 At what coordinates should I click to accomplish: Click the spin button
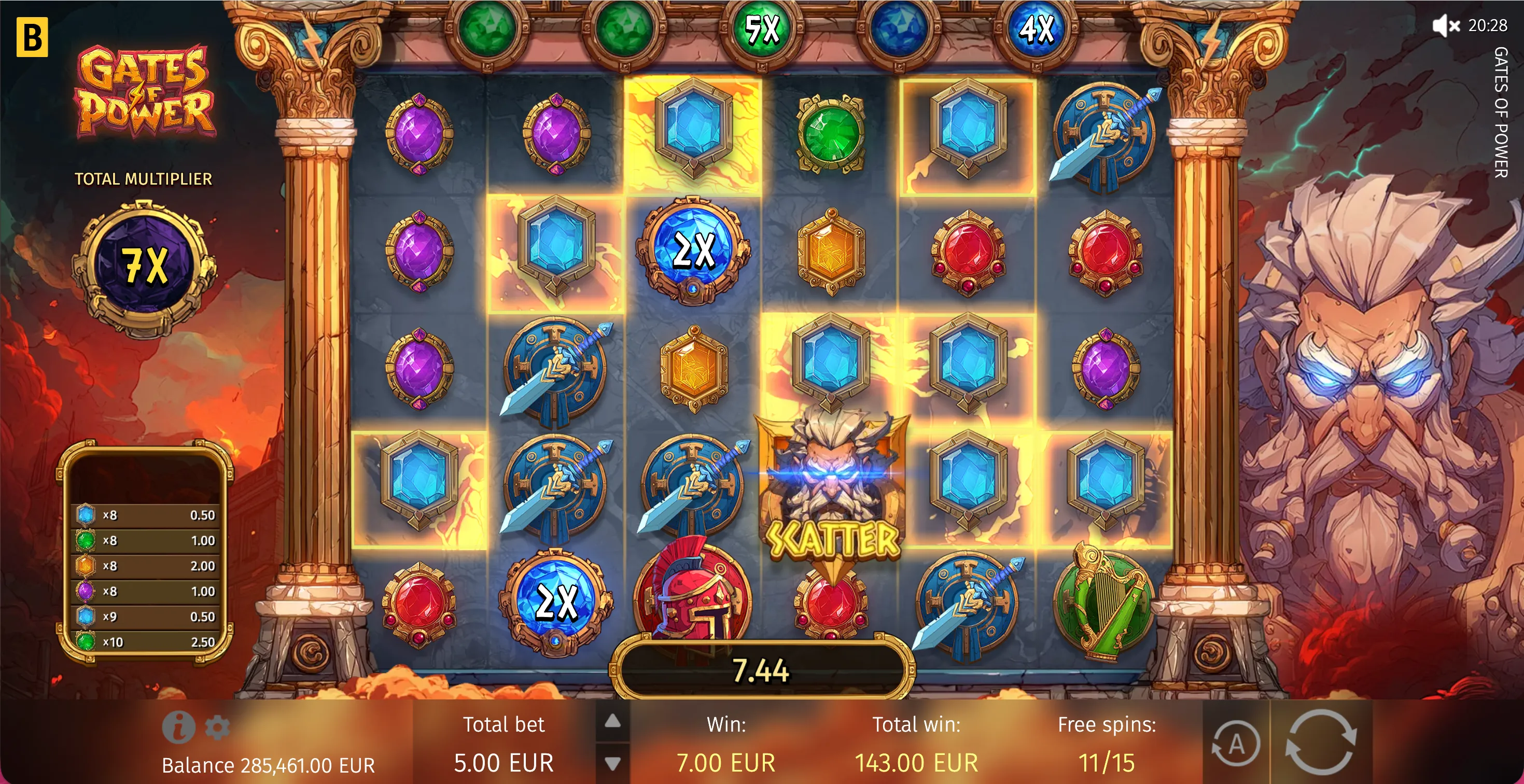(1321, 742)
